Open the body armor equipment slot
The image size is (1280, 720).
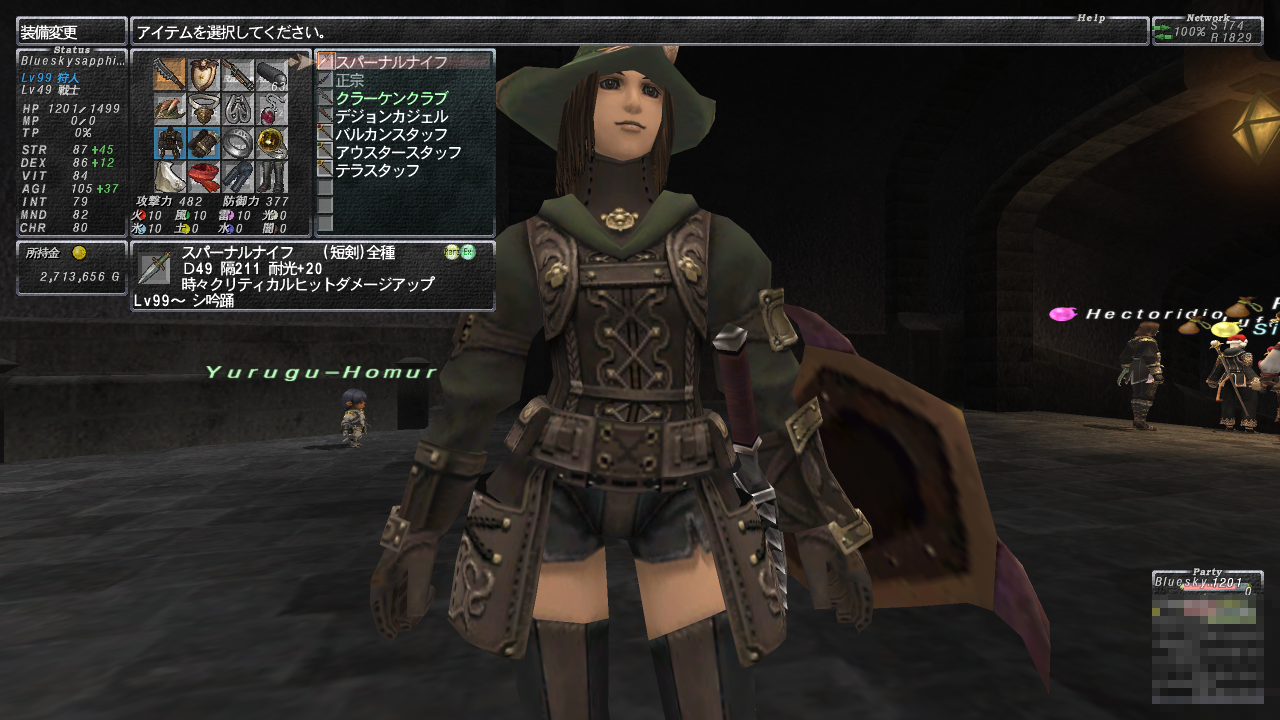[x=170, y=143]
